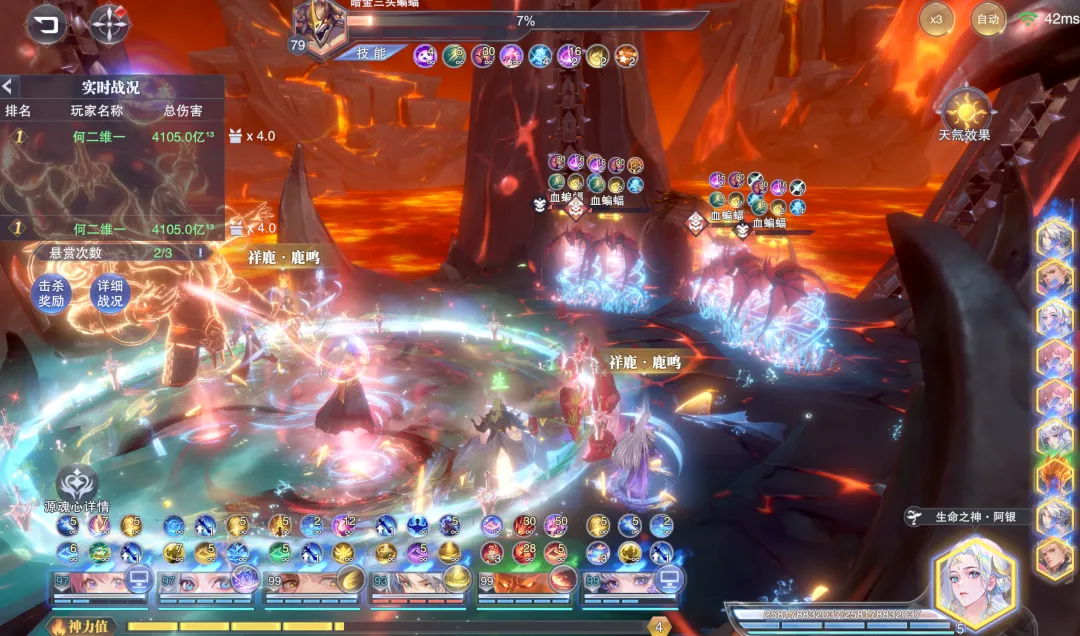Collapse the 实时战况 battle panel

click(x=8, y=87)
